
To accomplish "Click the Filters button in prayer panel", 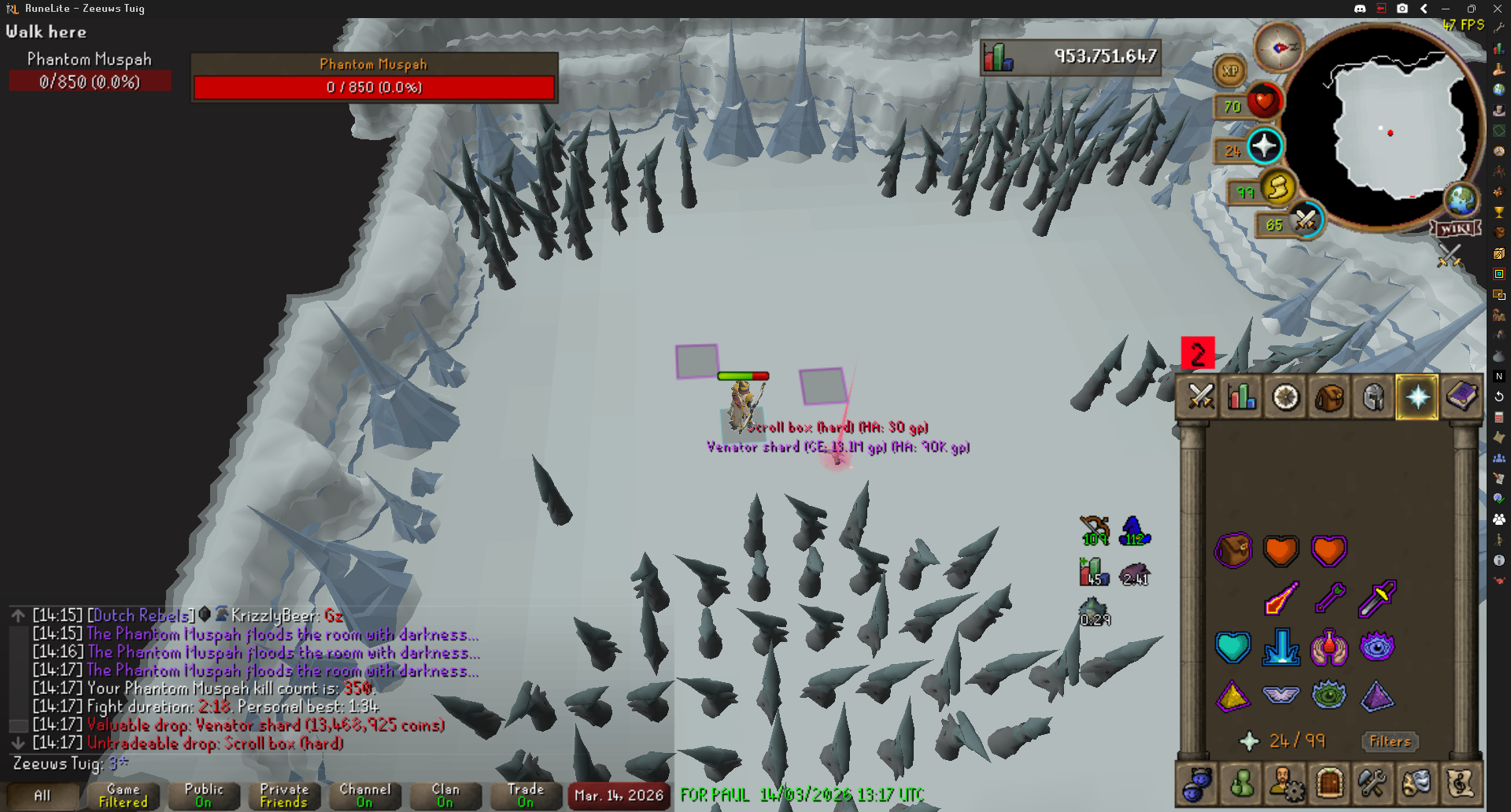I will click(x=1389, y=741).
